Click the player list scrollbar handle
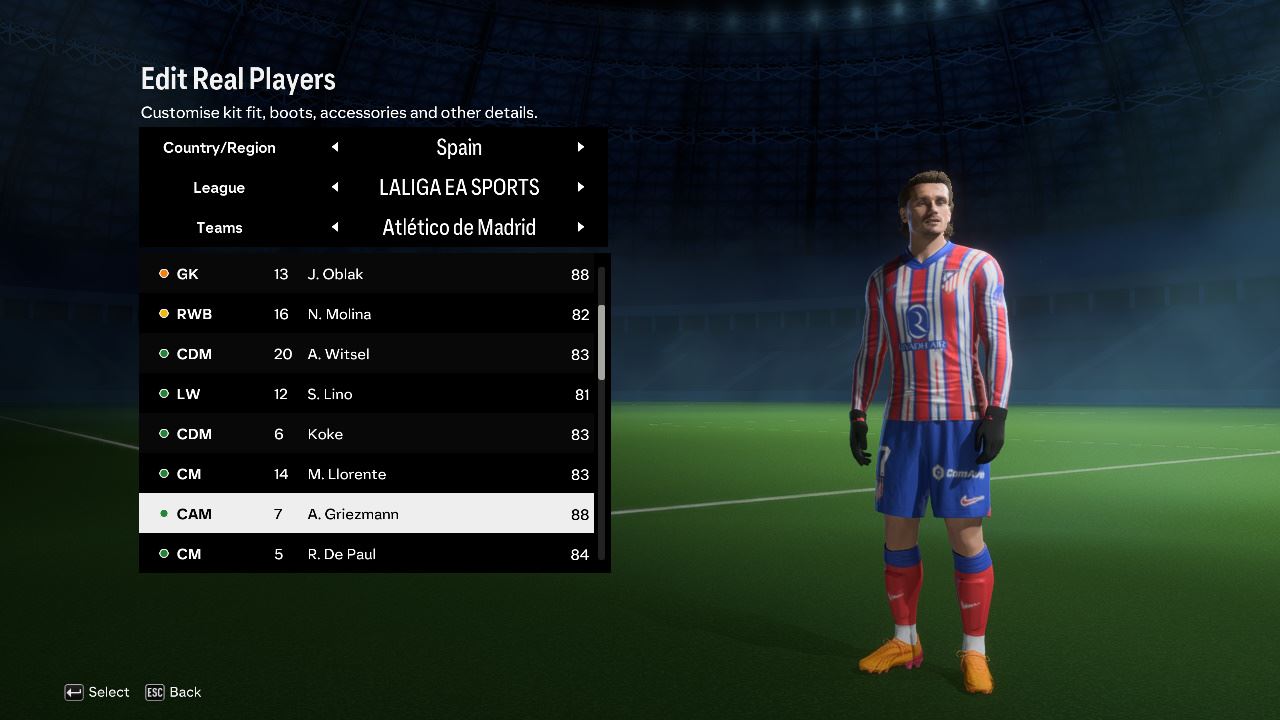 [601, 342]
